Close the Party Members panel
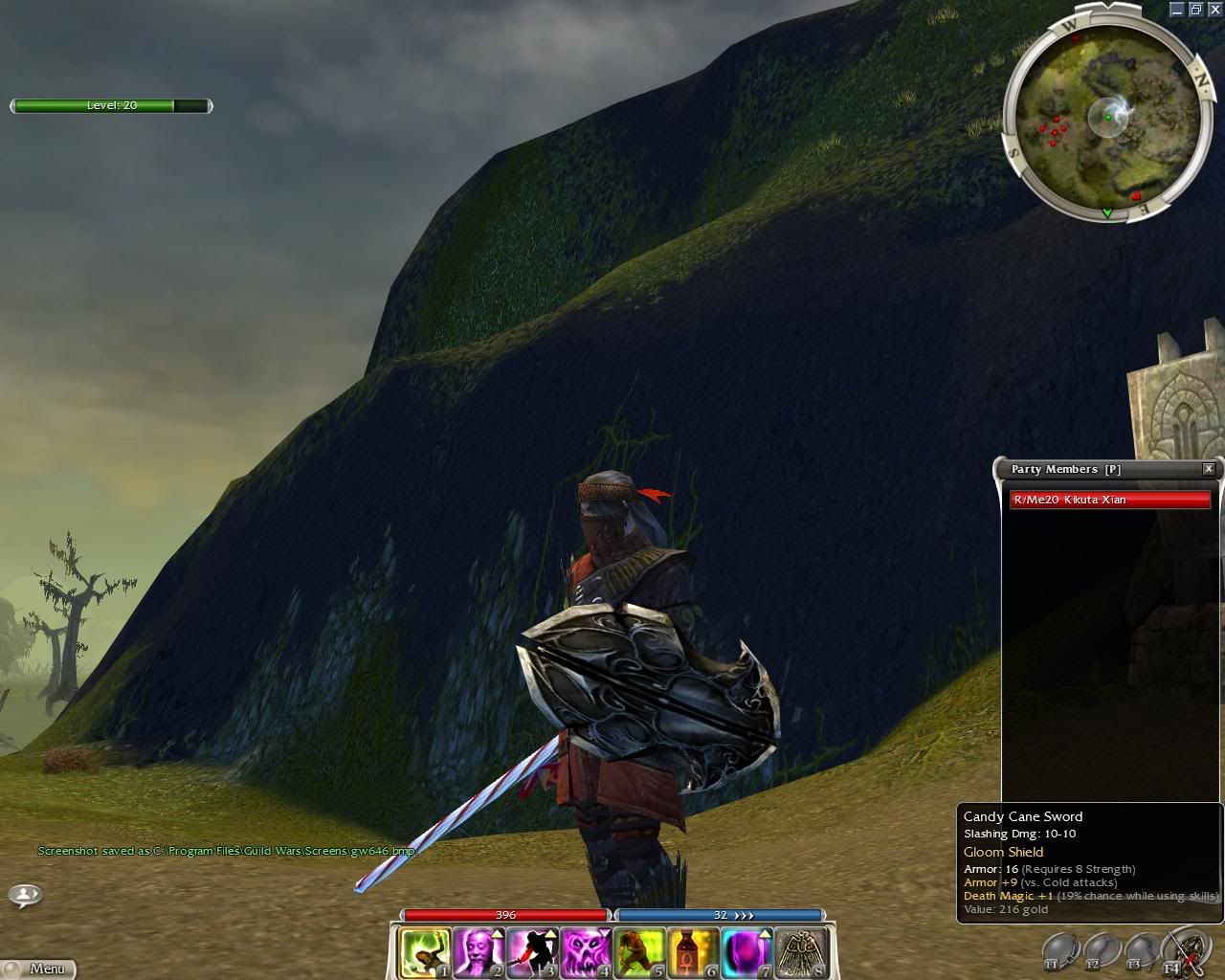The height and width of the screenshot is (980, 1225). [x=1209, y=469]
